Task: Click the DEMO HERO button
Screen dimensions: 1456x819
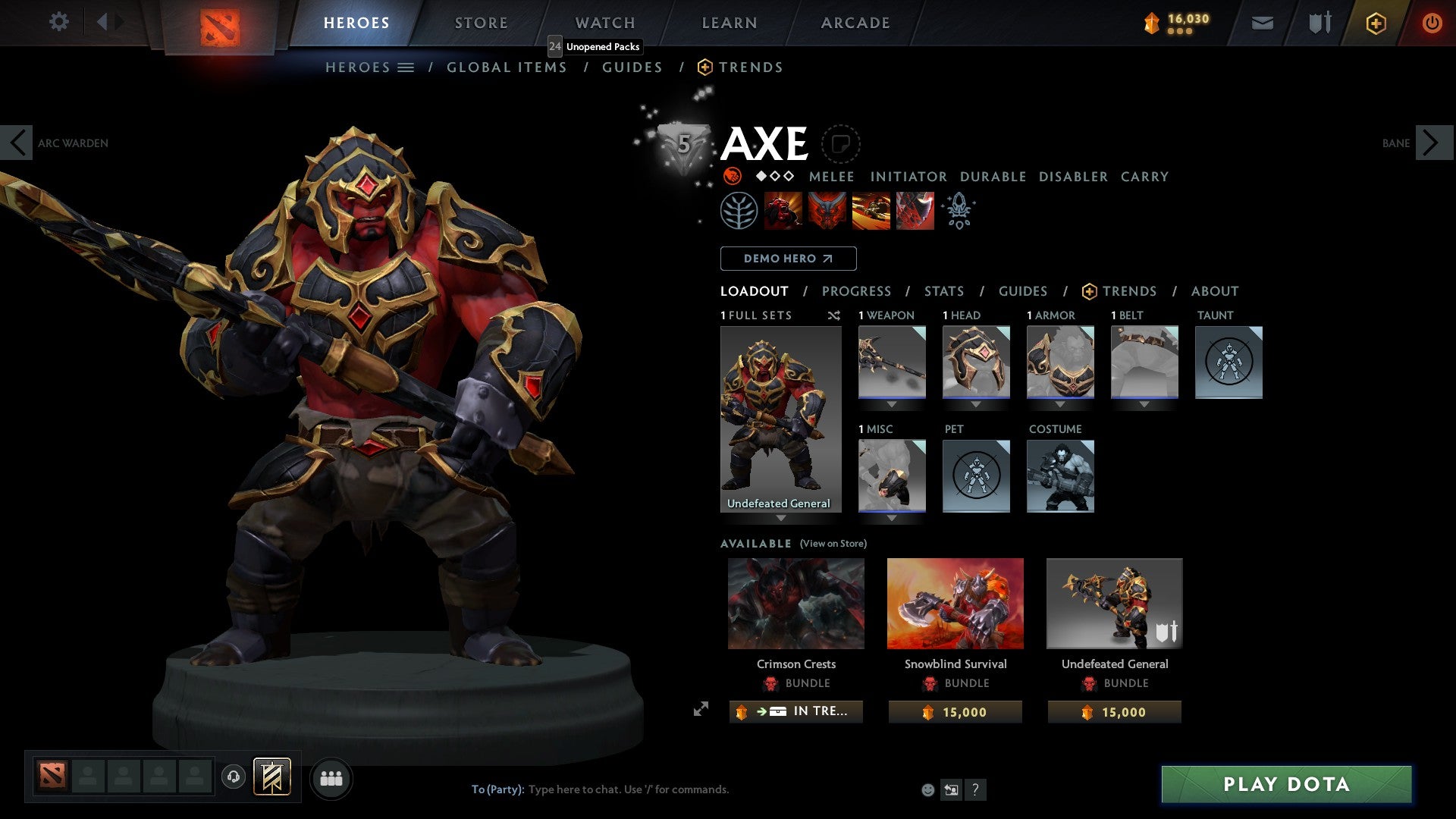Action: coord(788,259)
